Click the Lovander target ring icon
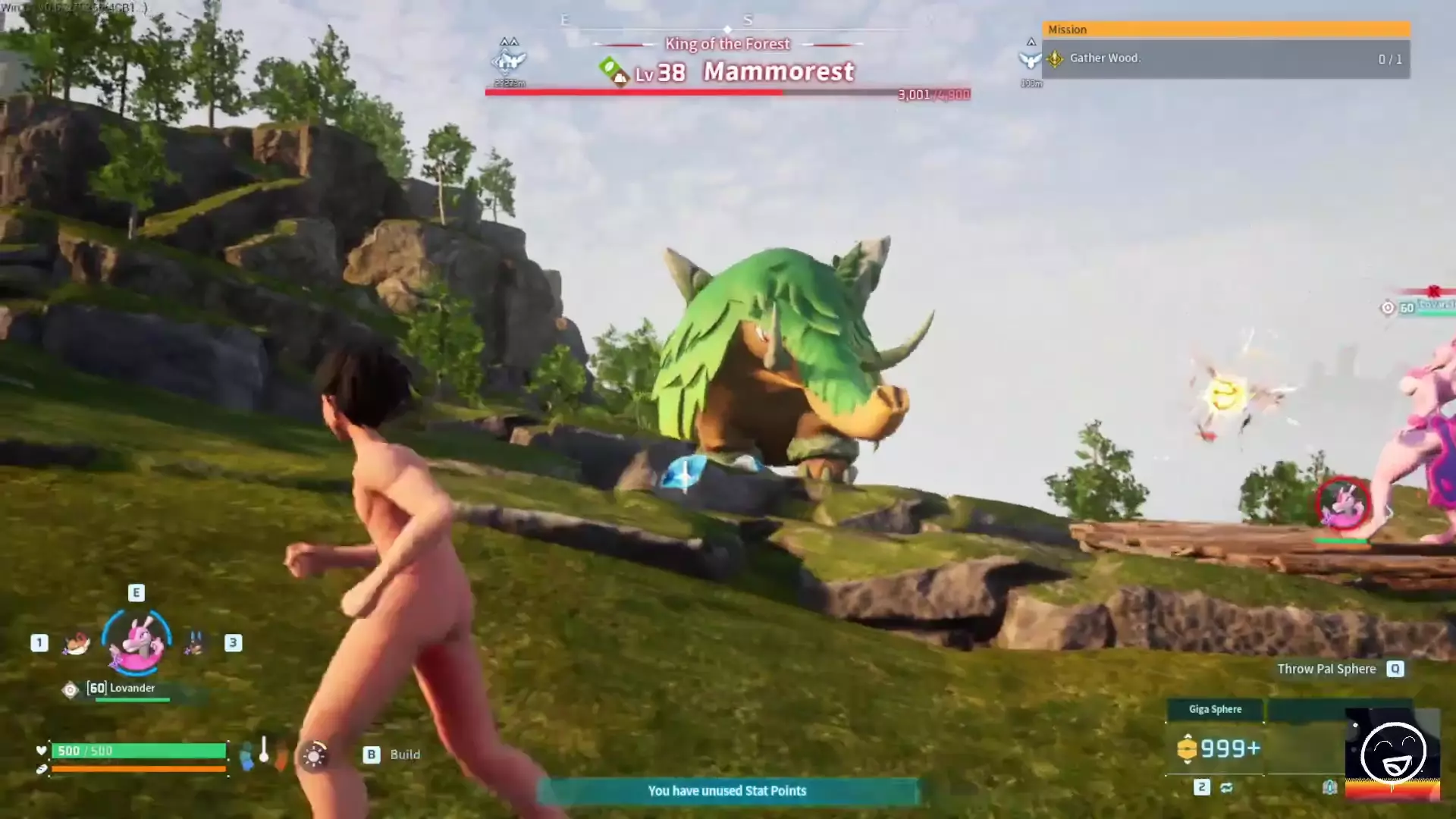Screen dimensions: 1456x819 coord(1342,503)
